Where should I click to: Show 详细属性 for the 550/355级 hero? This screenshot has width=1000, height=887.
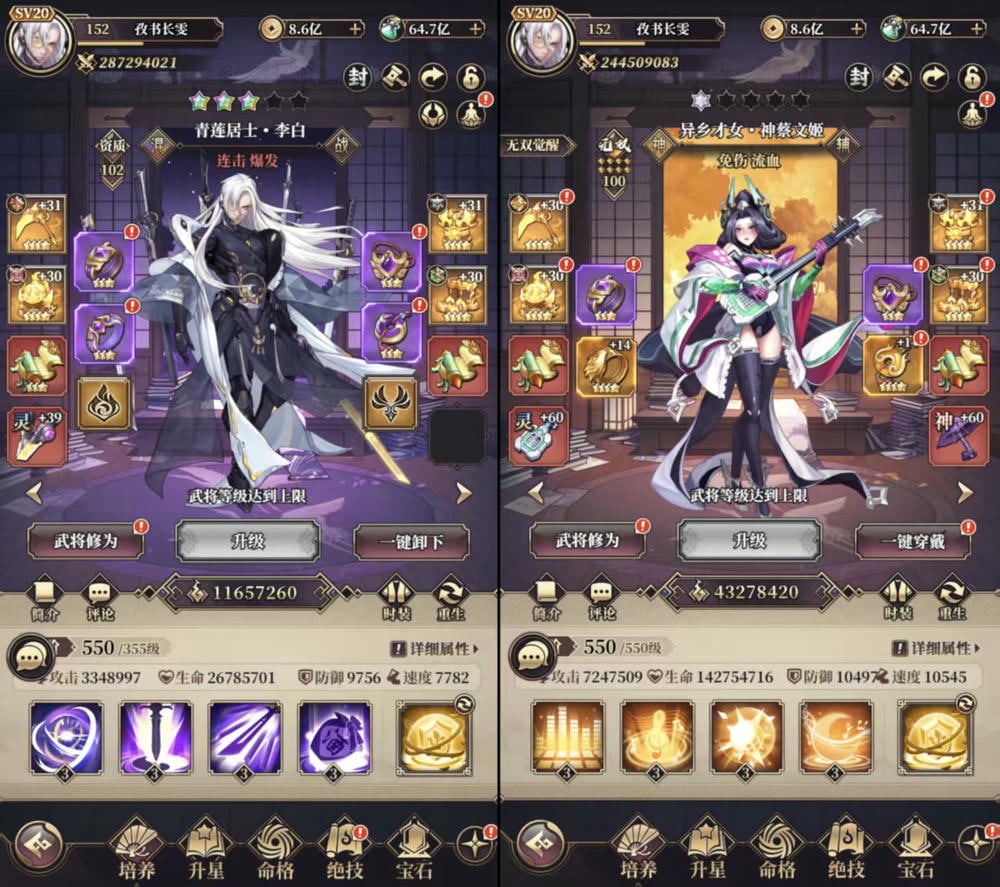(x=434, y=649)
